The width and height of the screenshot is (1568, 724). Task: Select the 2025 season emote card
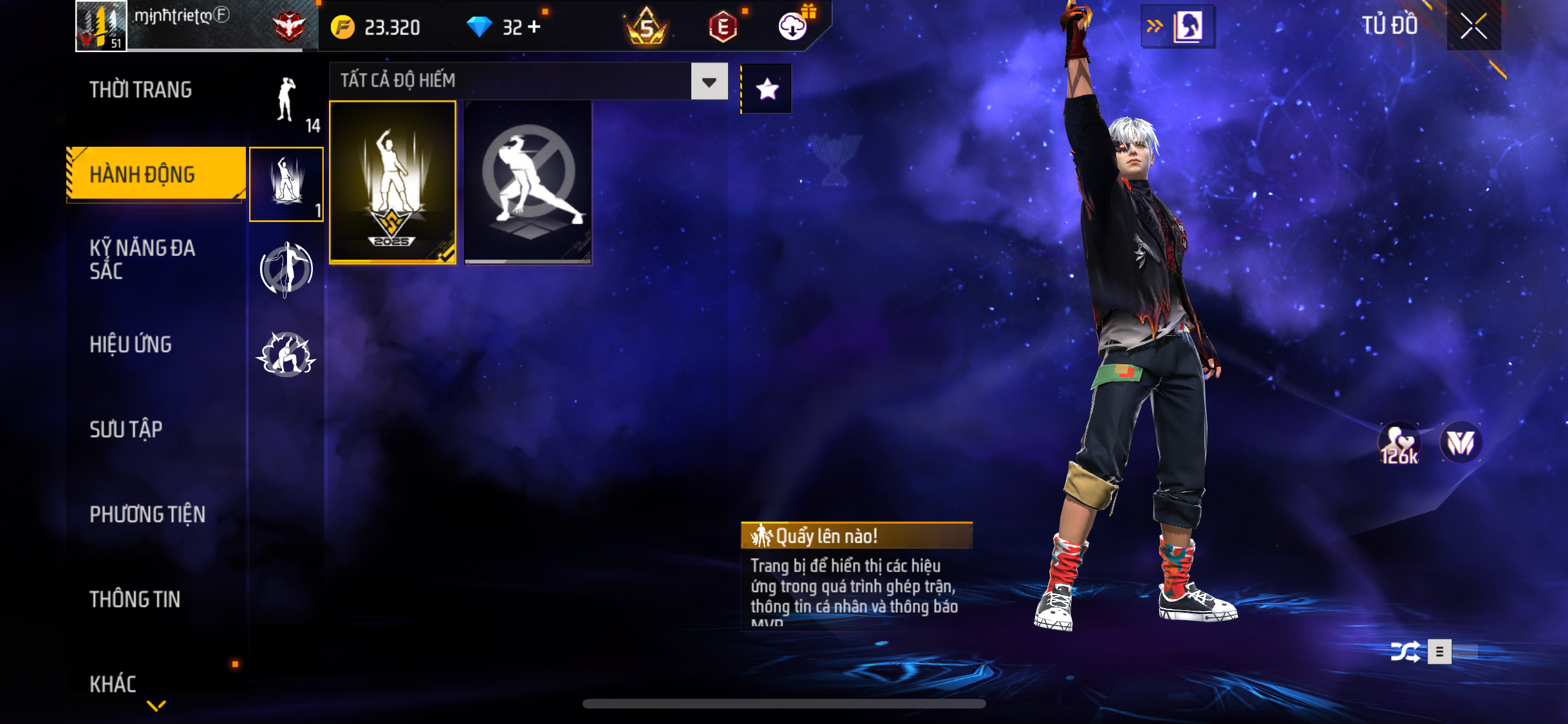pos(393,182)
